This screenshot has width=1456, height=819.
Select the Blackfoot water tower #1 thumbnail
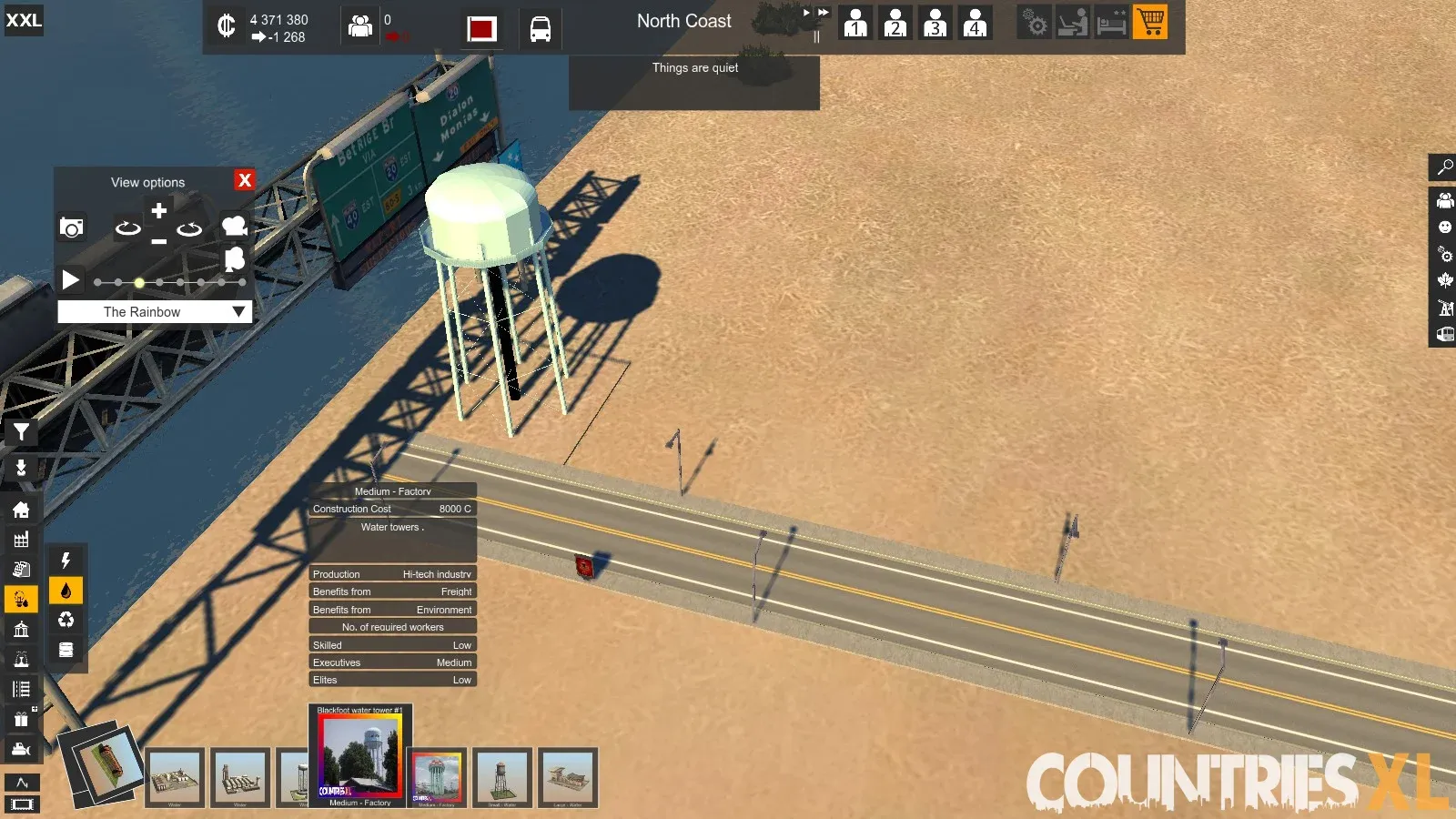pos(359,754)
